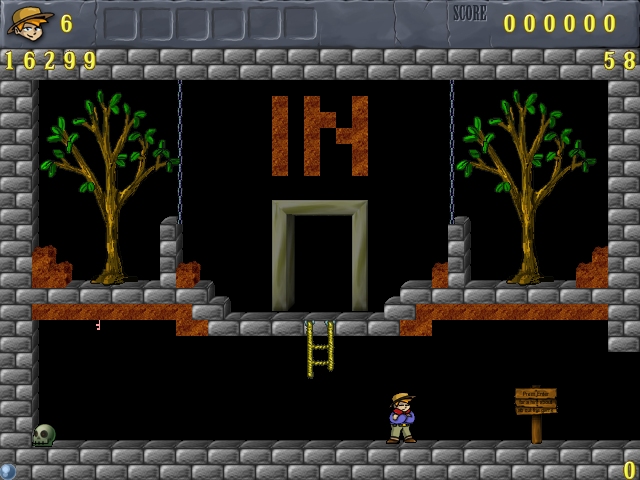
Task: Click the explorer portrait lives icon
Action: click(30, 22)
